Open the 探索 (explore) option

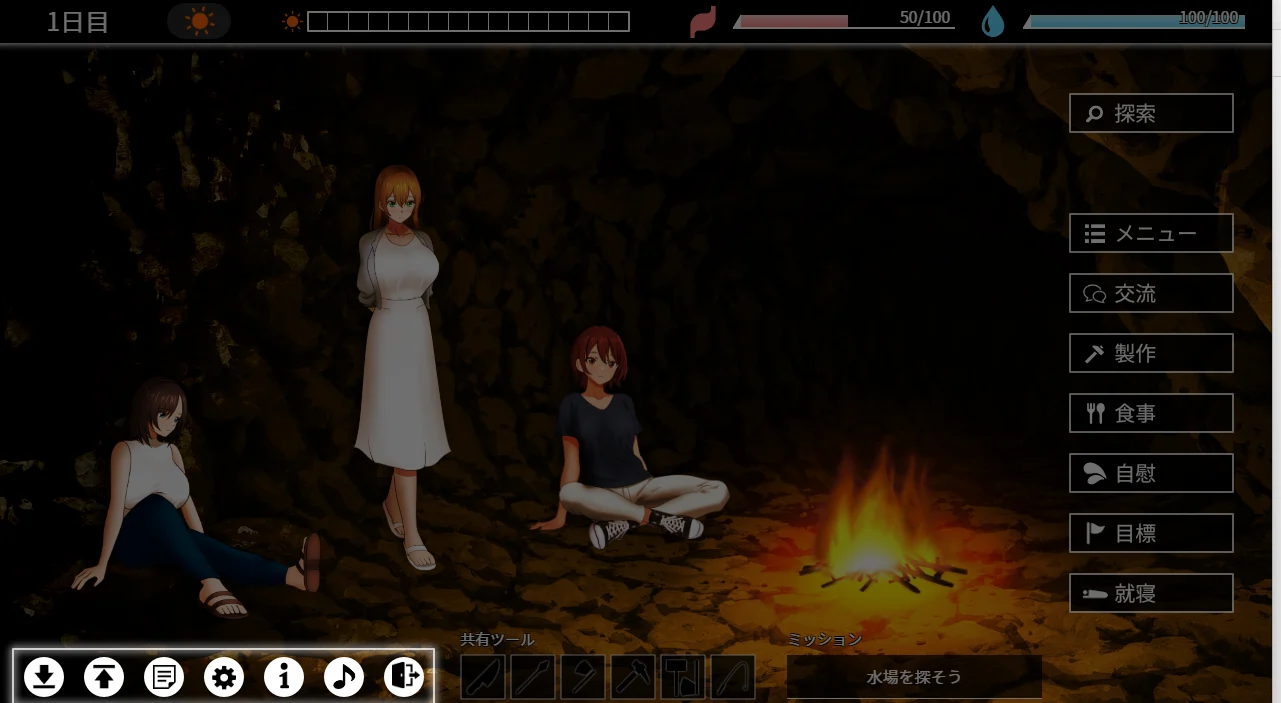[1151, 113]
